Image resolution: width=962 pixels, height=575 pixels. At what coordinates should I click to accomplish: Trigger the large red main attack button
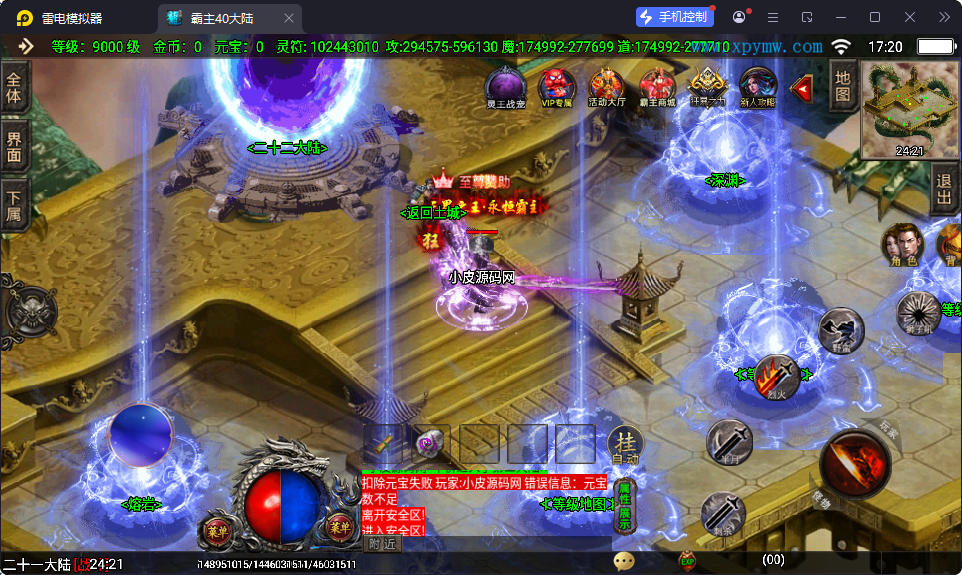tap(855, 464)
